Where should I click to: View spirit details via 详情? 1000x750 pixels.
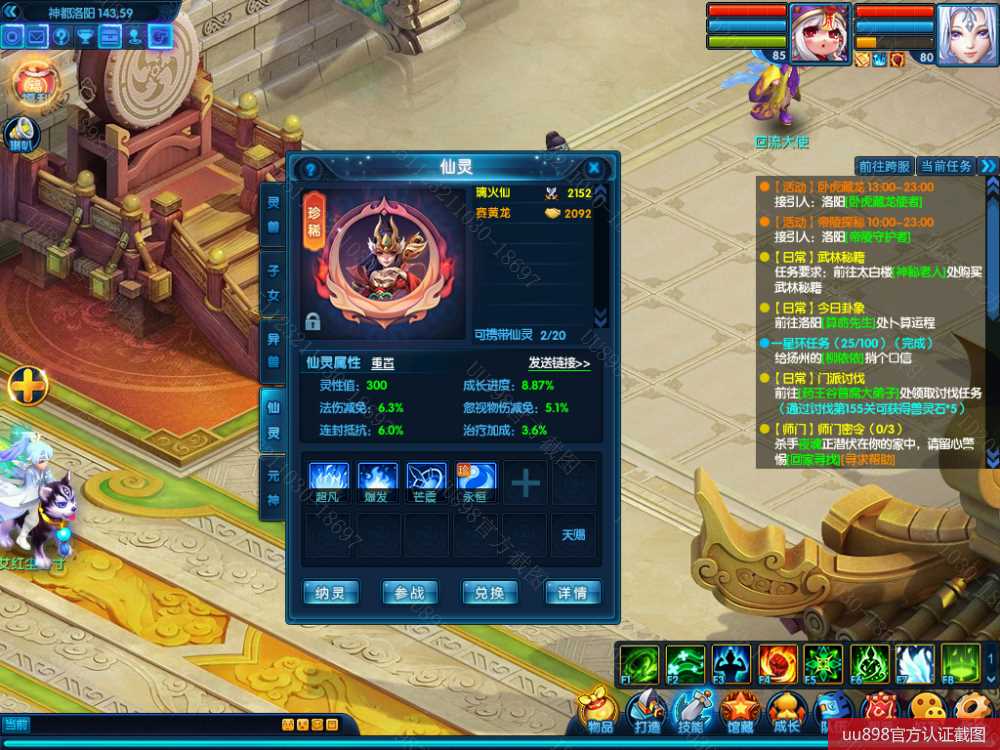(572, 593)
